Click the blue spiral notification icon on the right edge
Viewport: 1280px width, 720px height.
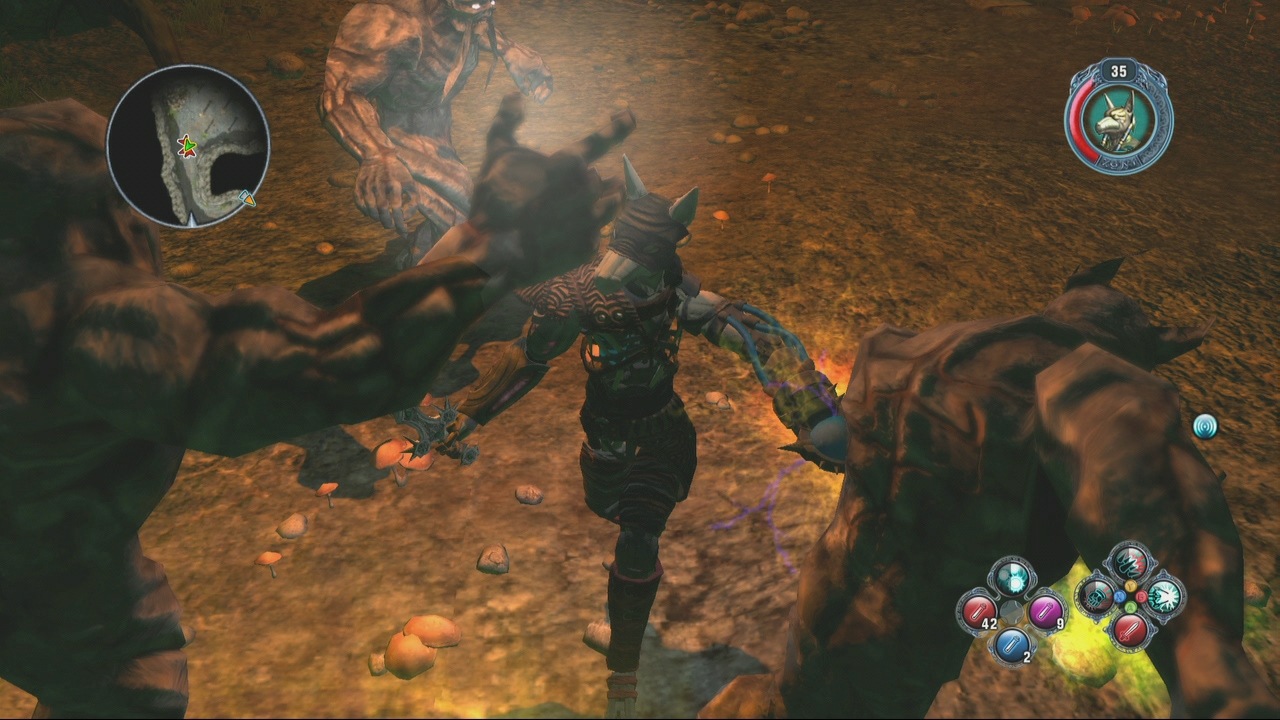coord(1205,424)
